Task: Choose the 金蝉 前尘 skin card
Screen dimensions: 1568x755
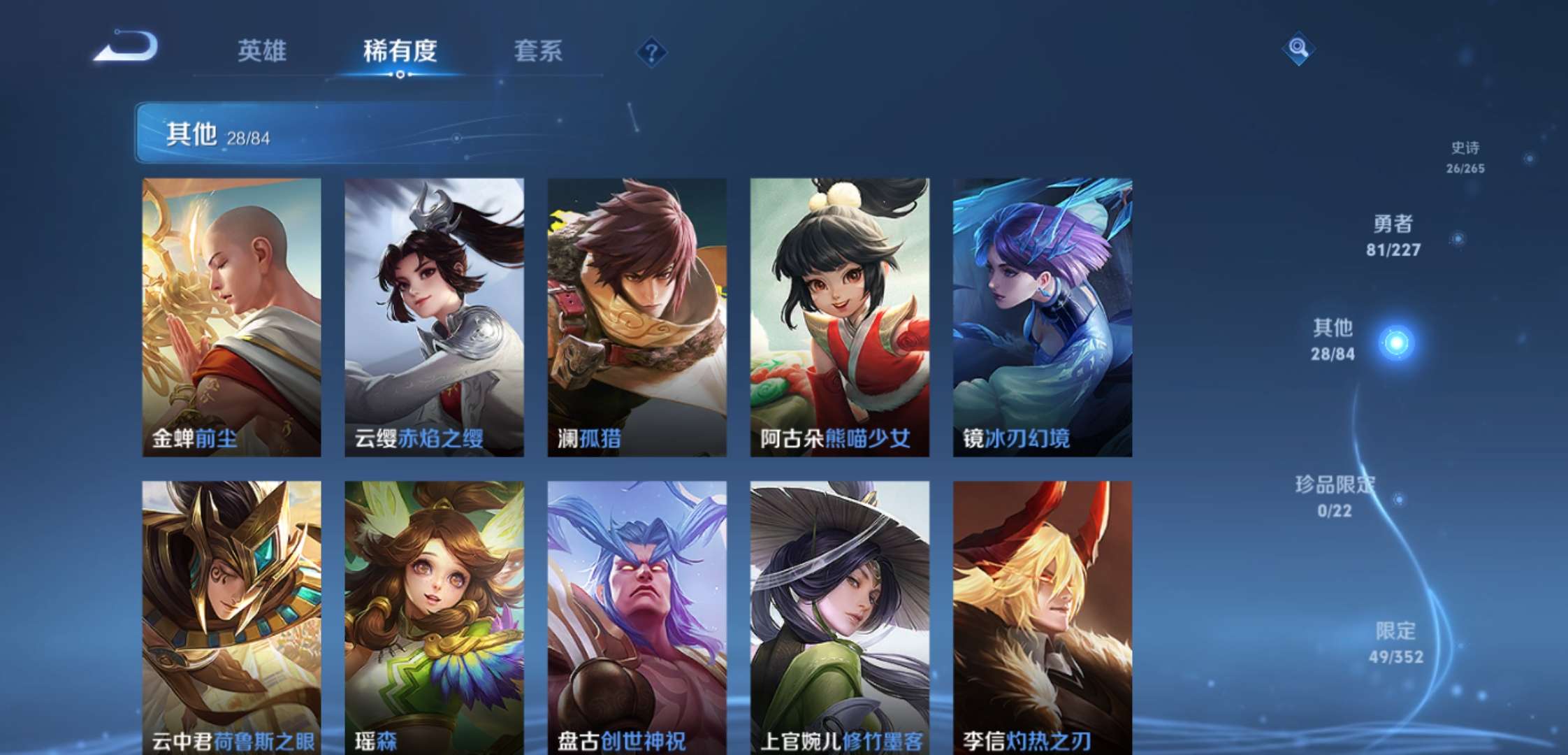Action: pyautogui.click(x=232, y=317)
